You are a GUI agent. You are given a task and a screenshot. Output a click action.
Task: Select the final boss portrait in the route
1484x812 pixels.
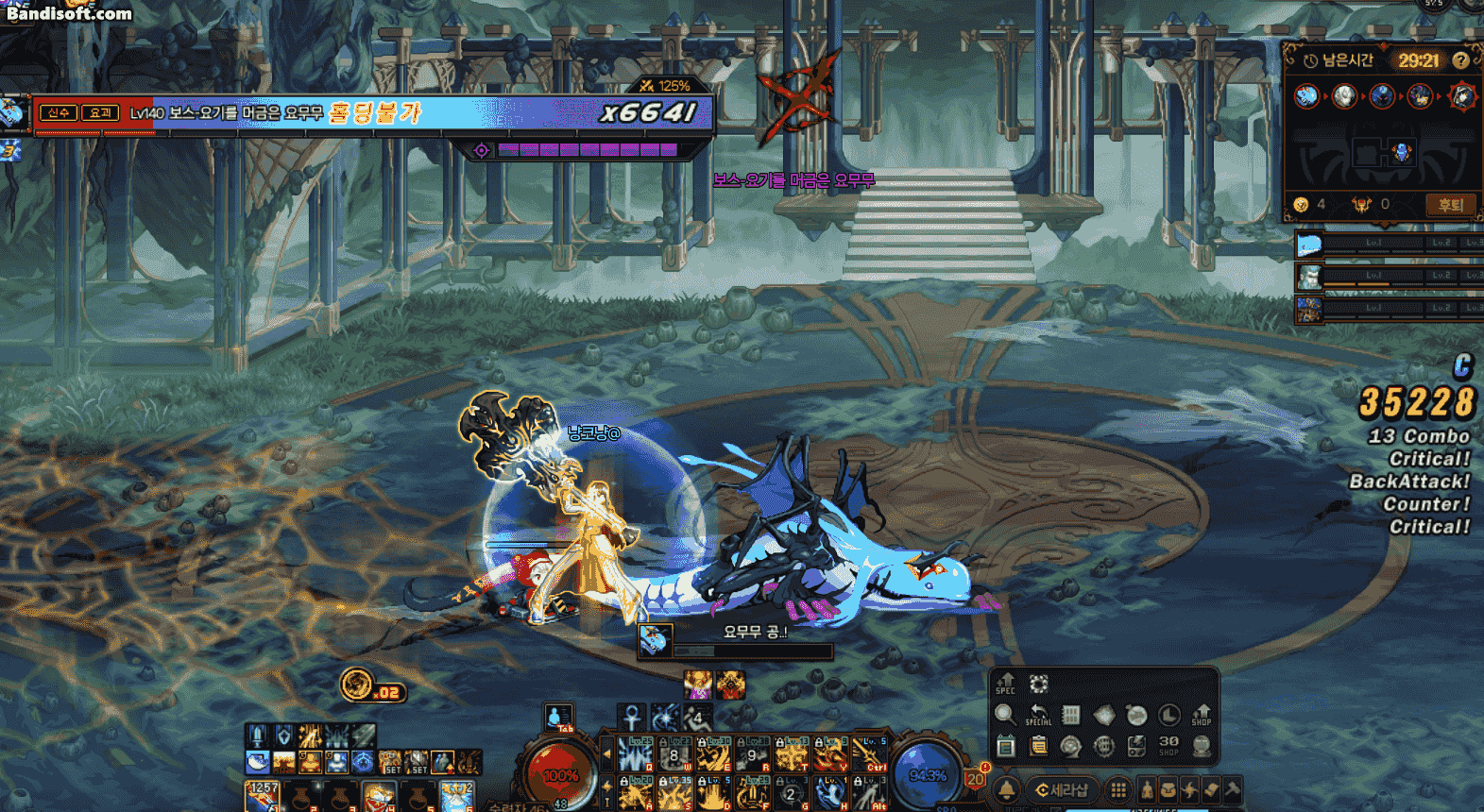[x=1462, y=95]
